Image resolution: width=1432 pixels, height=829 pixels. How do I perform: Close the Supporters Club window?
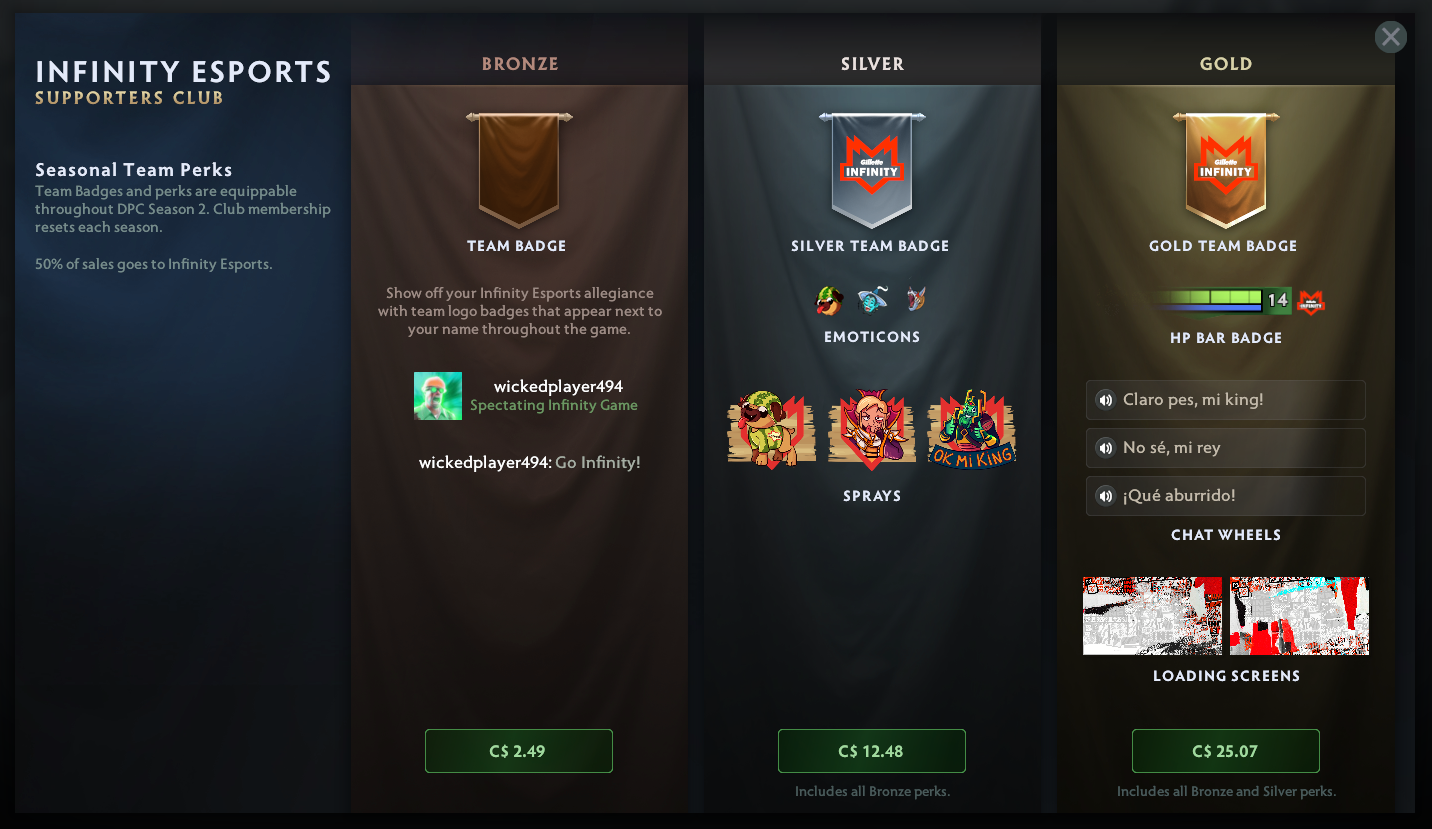[x=1390, y=37]
